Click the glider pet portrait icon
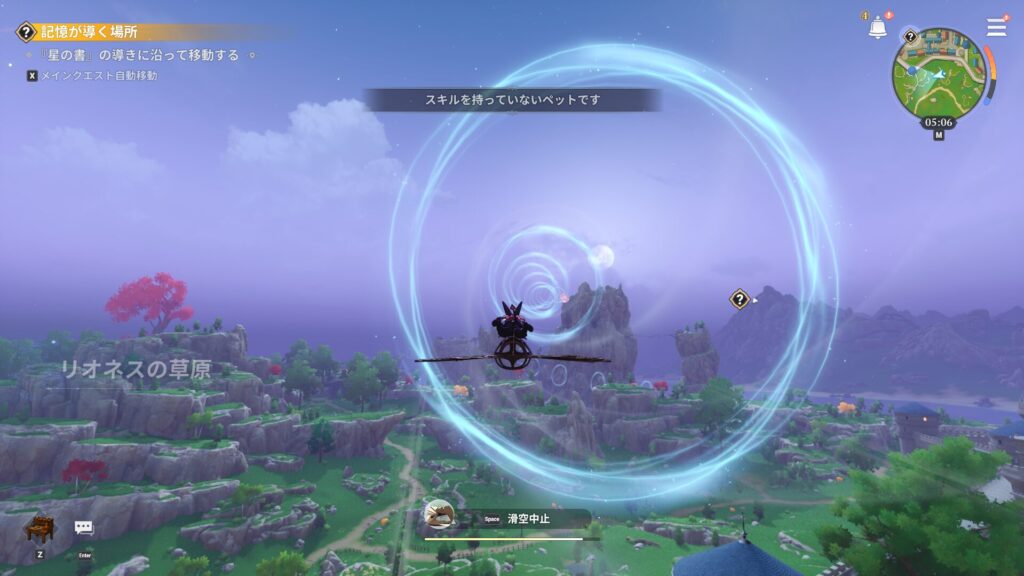 point(439,515)
